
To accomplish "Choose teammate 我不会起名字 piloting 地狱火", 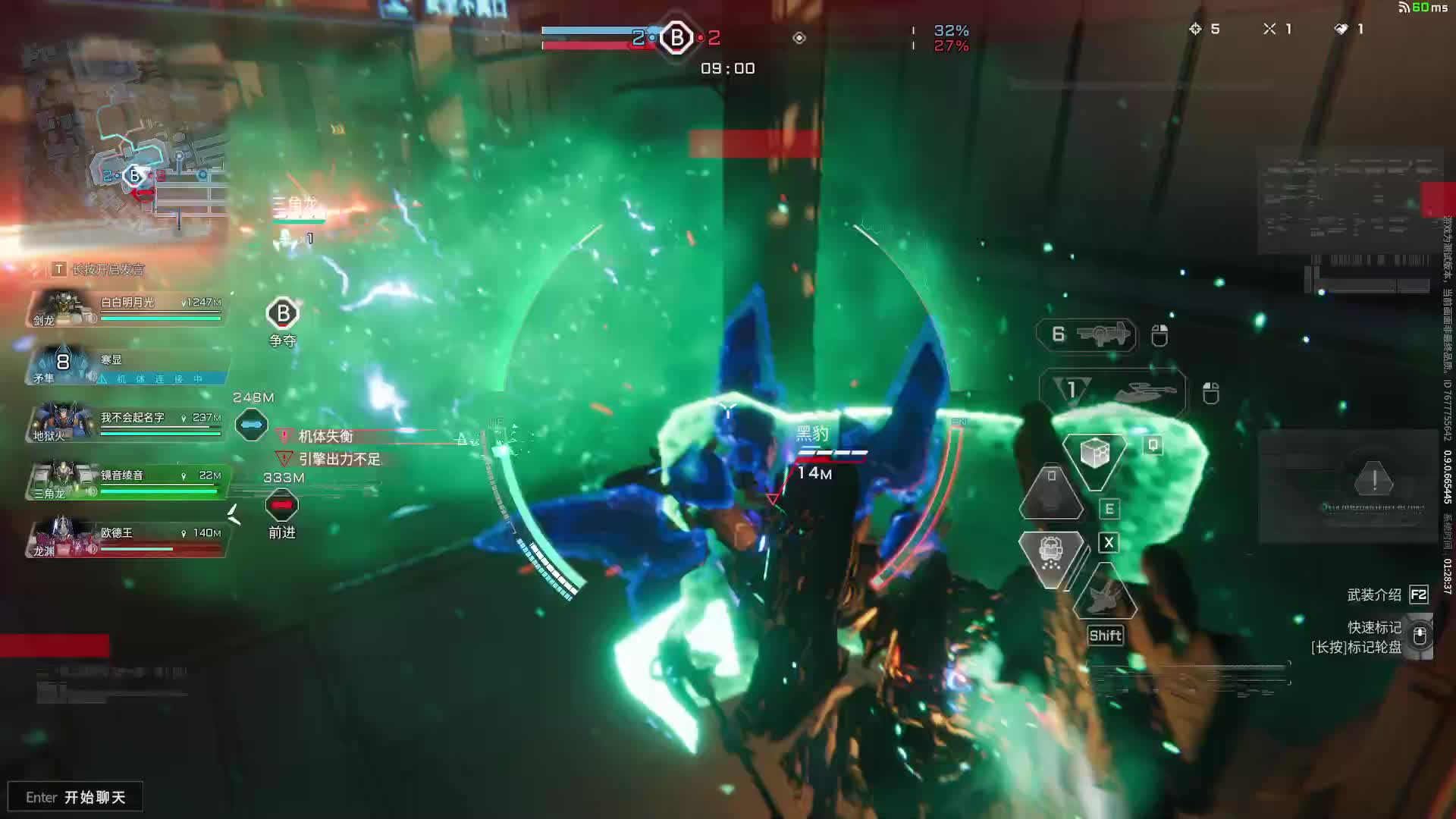I will click(127, 424).
